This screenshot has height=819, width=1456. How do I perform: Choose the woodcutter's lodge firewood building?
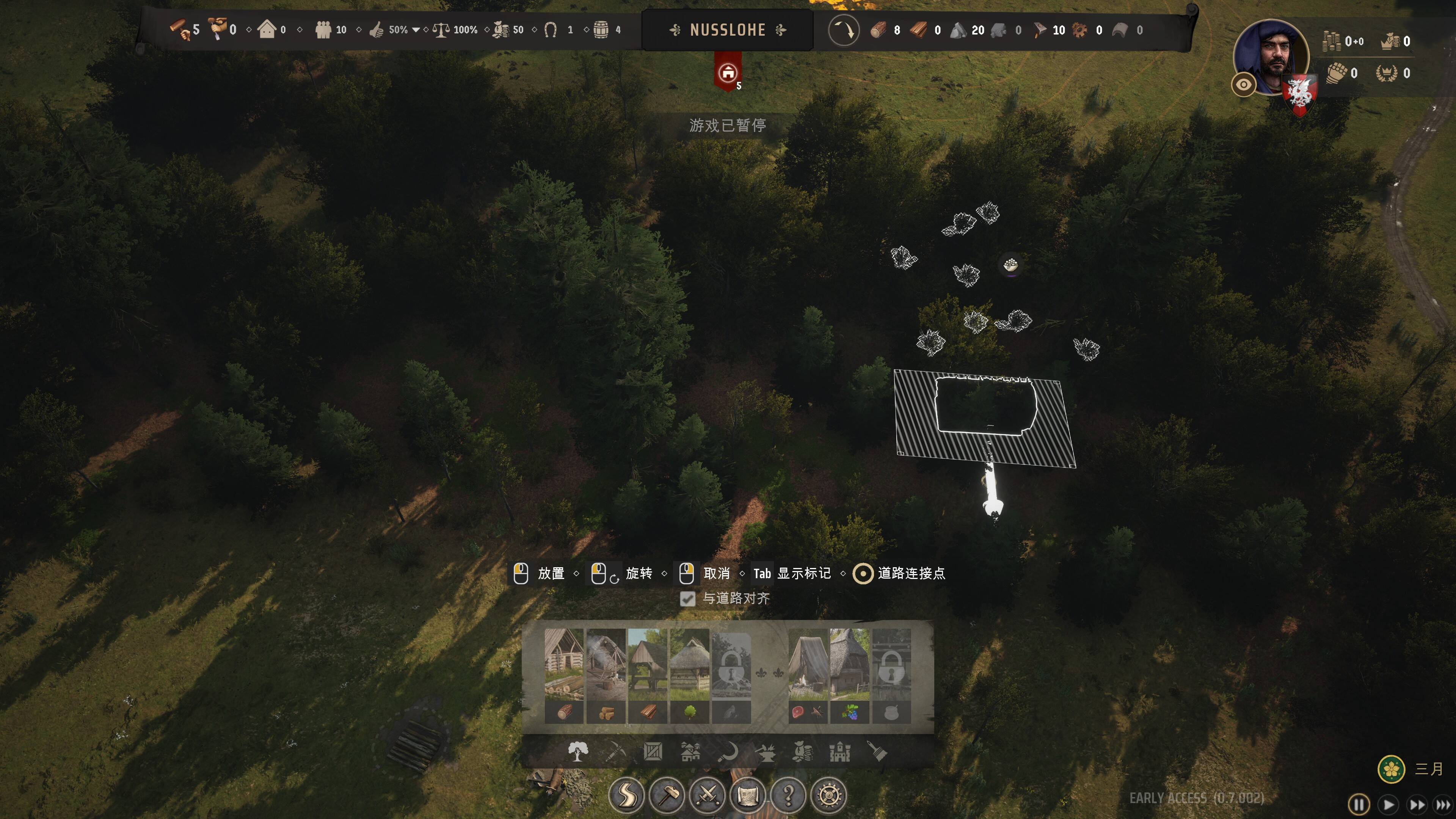(606, 675)
